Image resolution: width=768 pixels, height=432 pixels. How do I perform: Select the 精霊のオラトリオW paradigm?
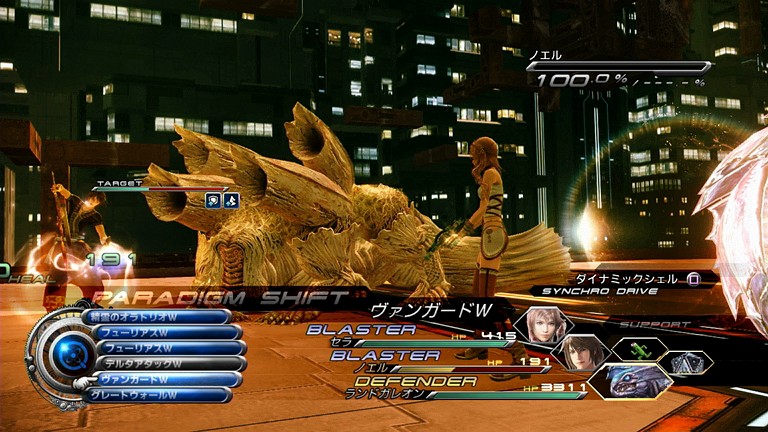(160, 317)
